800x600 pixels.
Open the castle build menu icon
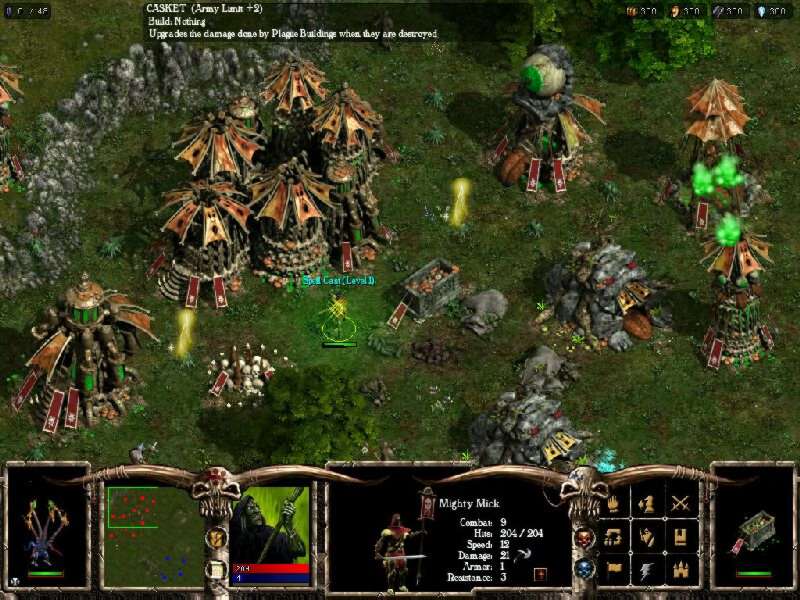click(683, 570)
